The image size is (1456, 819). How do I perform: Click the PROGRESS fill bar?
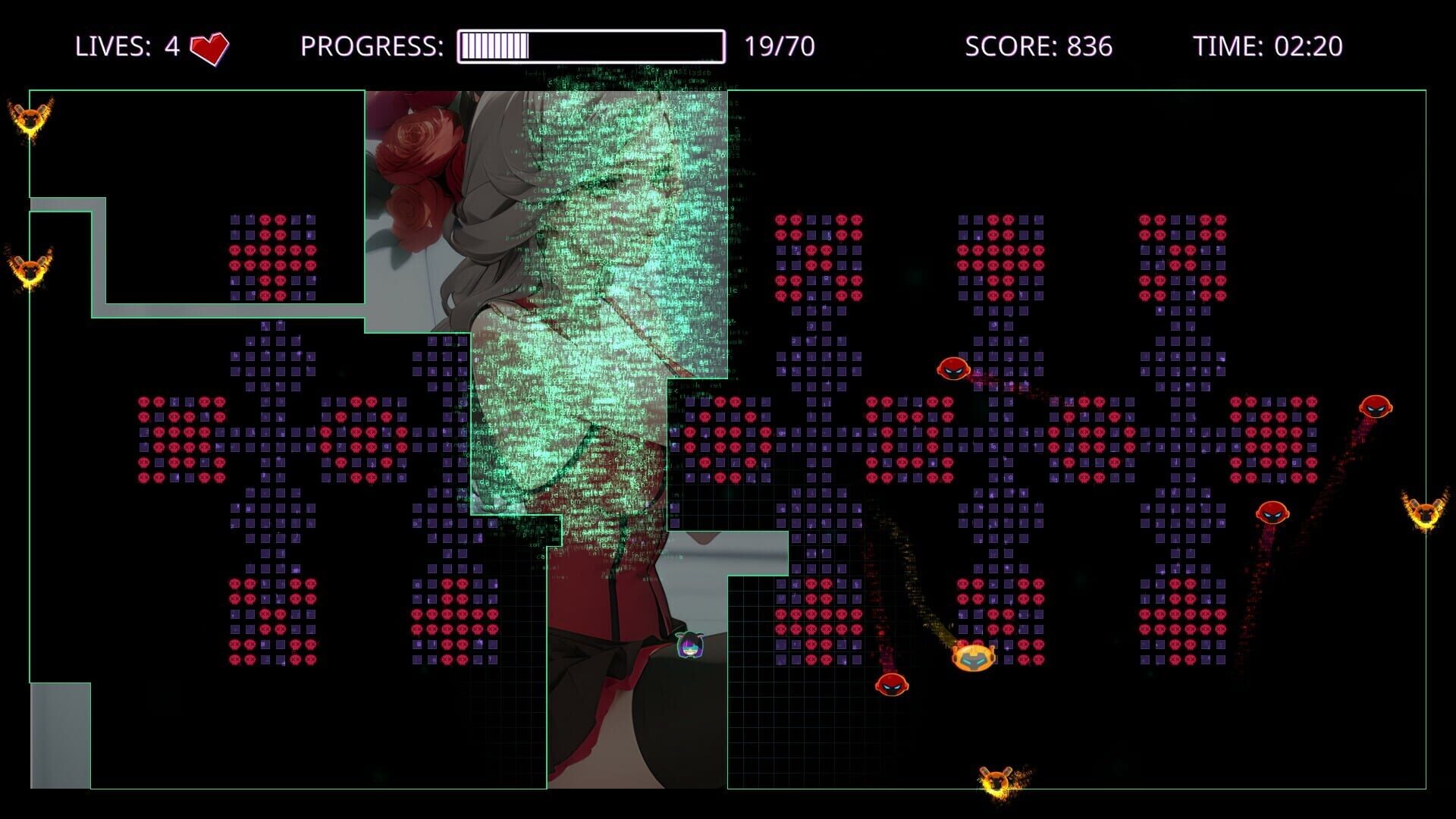[x=493, y=45]
